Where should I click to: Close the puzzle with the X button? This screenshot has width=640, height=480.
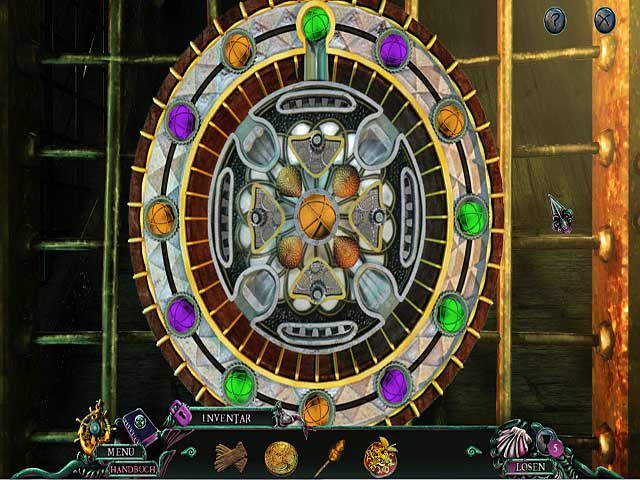[604, 19]
